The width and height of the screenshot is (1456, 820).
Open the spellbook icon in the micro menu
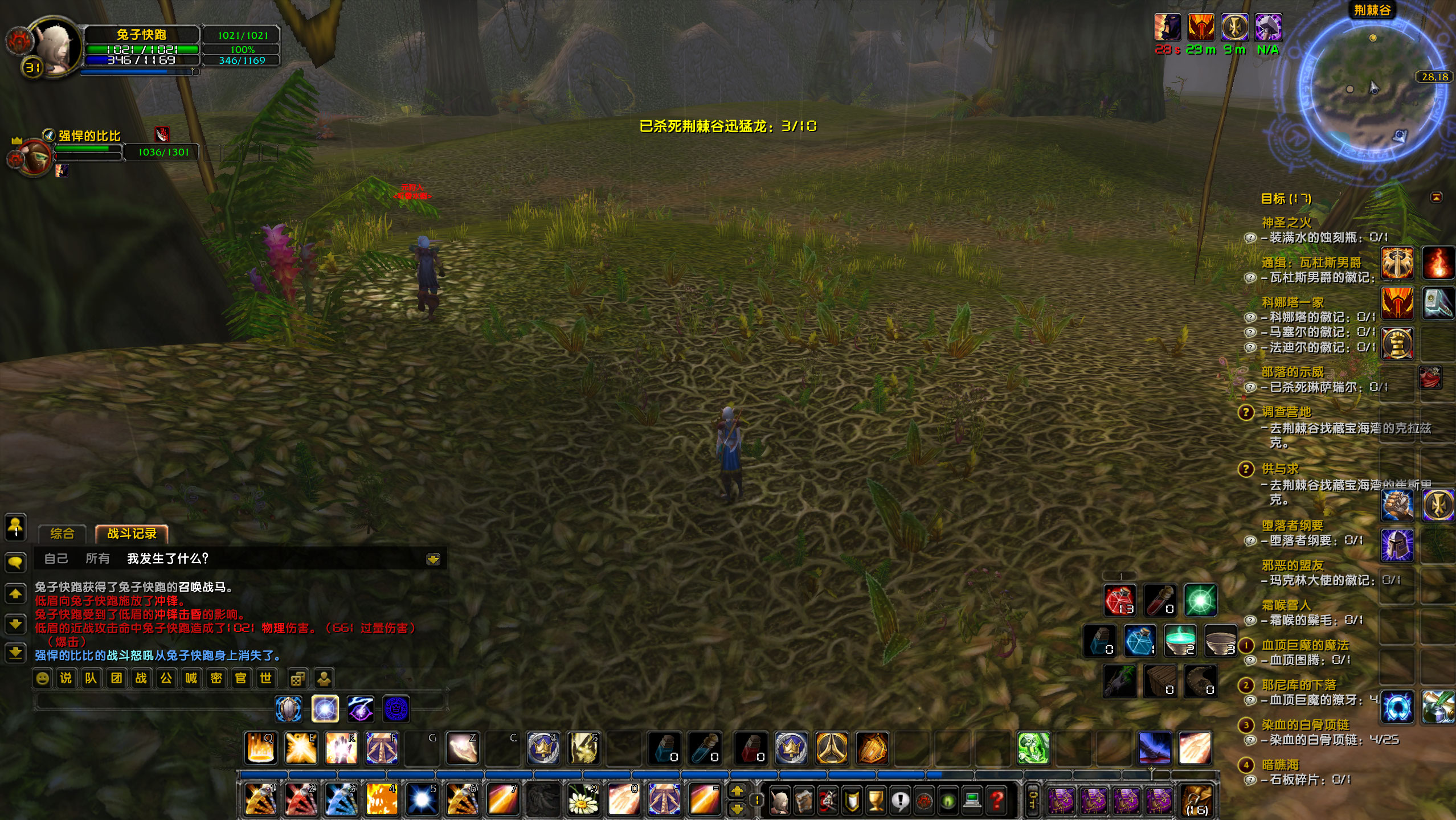[803, 801]
